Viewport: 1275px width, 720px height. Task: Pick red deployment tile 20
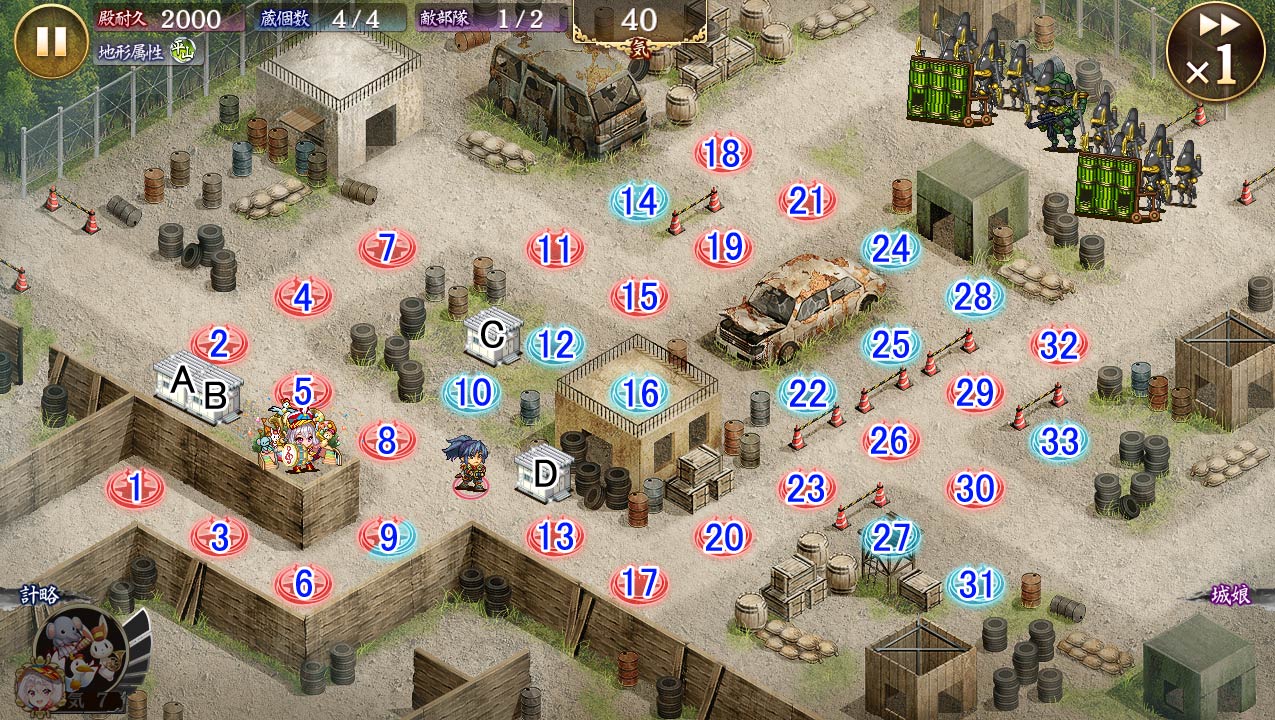coord(722,537)
